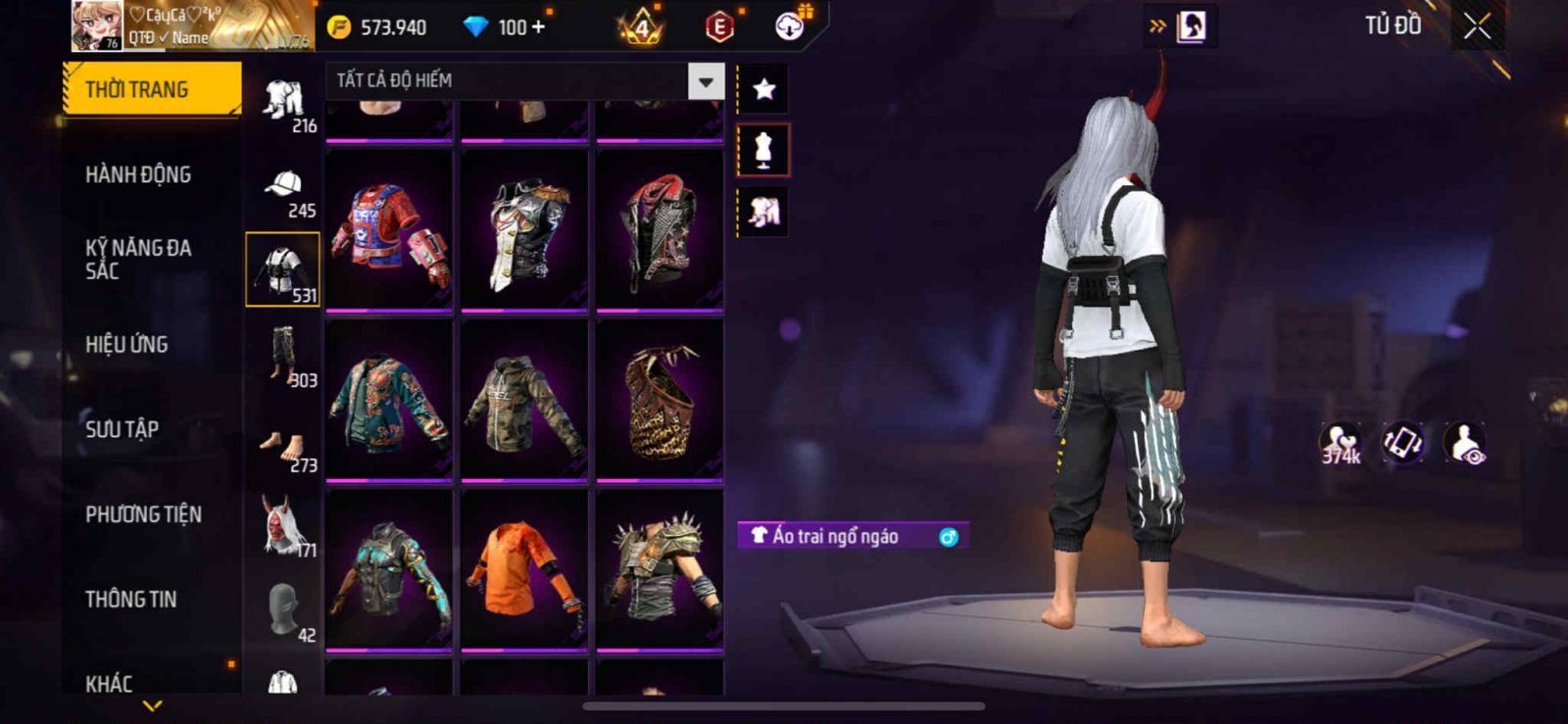Add diamonds with the plus button

pos(538,26)
